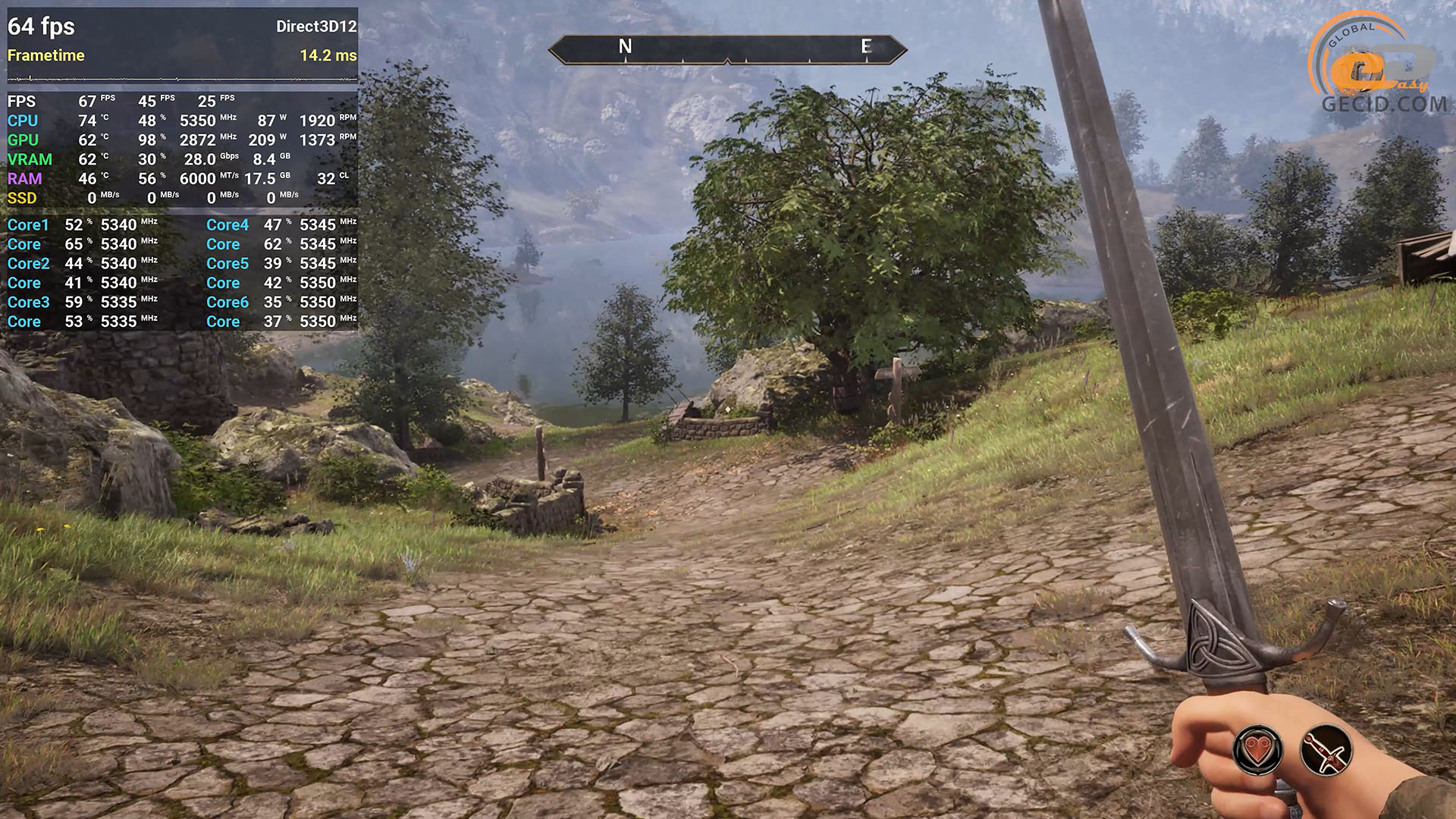Click the compass bar showing N and E
1456x819 pixels.
coord(727,49)
